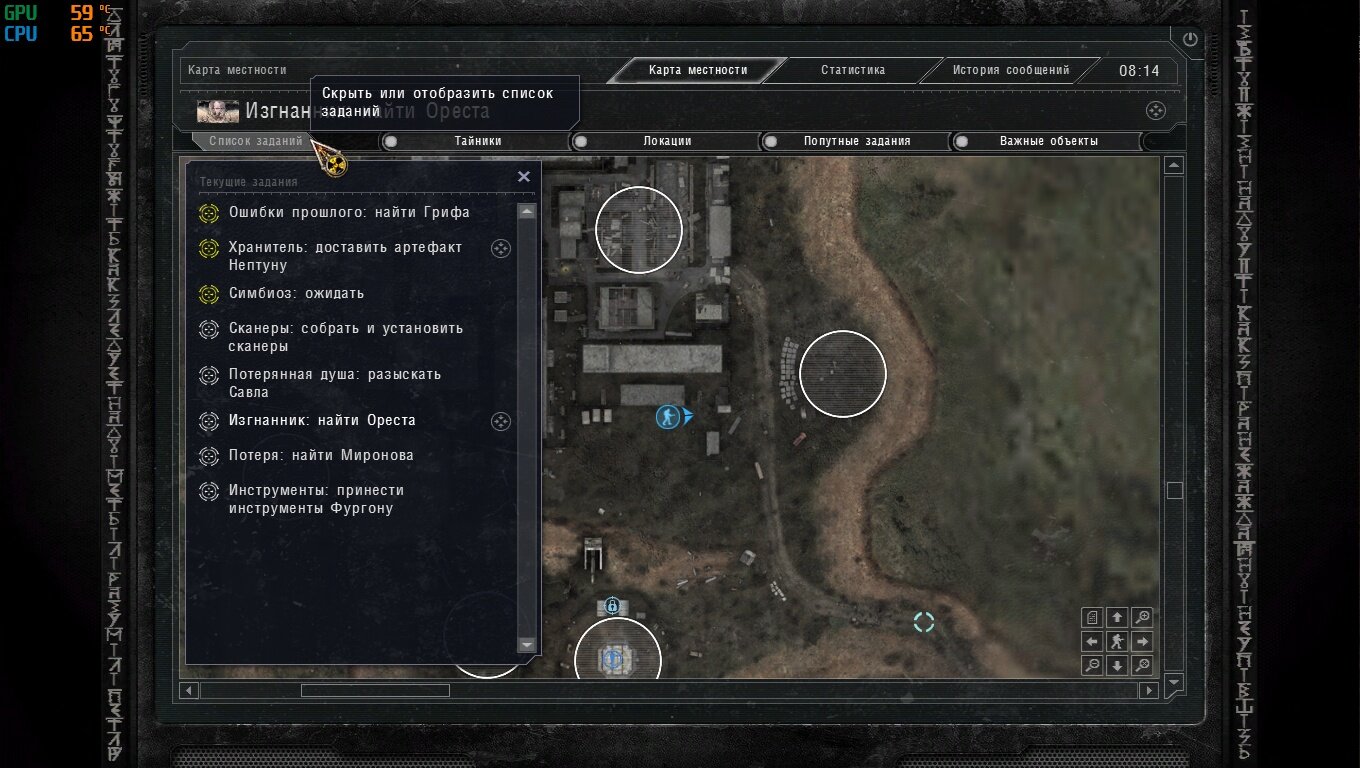1360x768 pixels.
Task: Close the Текущие задания panel
Action: coord(523,177)
